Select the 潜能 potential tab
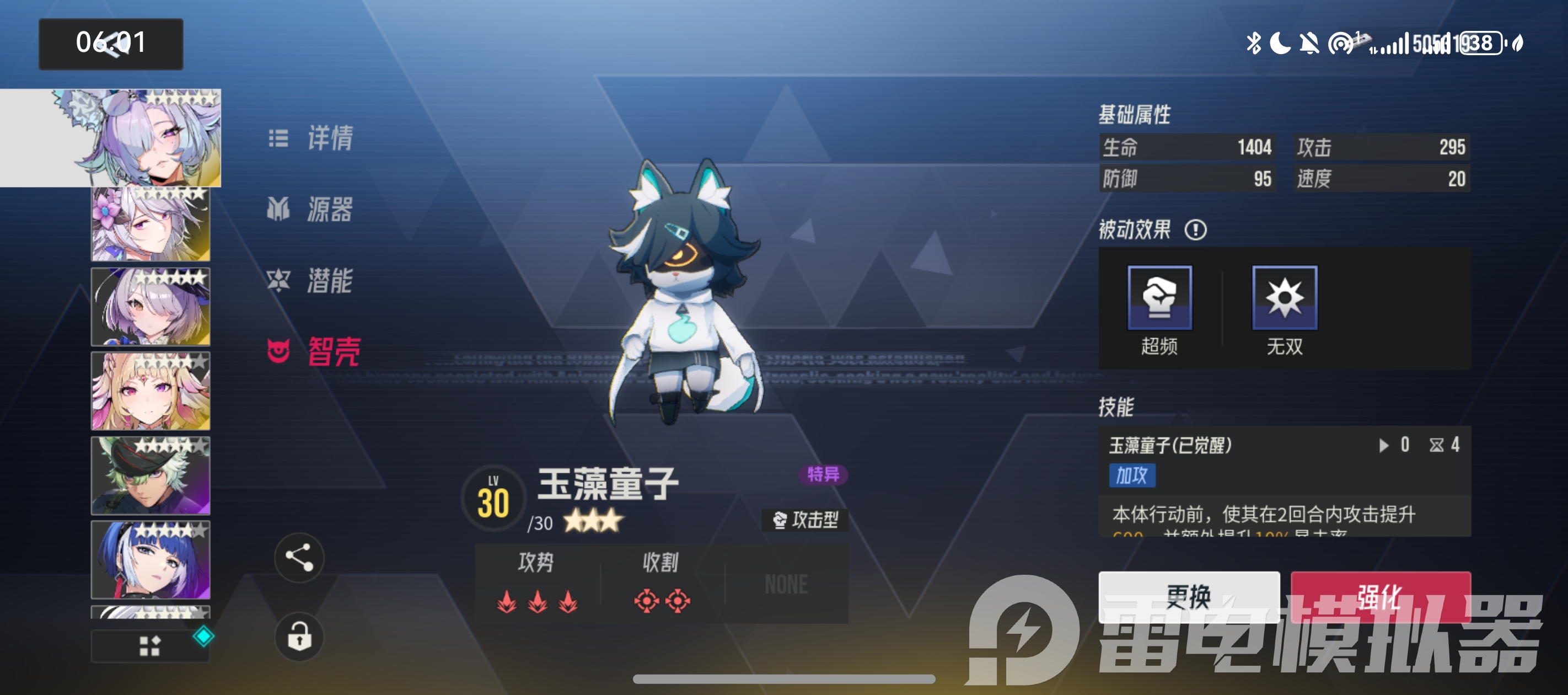Image resolution: width=1568 pixels, height=695 pixels. pyautogui.click(x=312, y=281)
